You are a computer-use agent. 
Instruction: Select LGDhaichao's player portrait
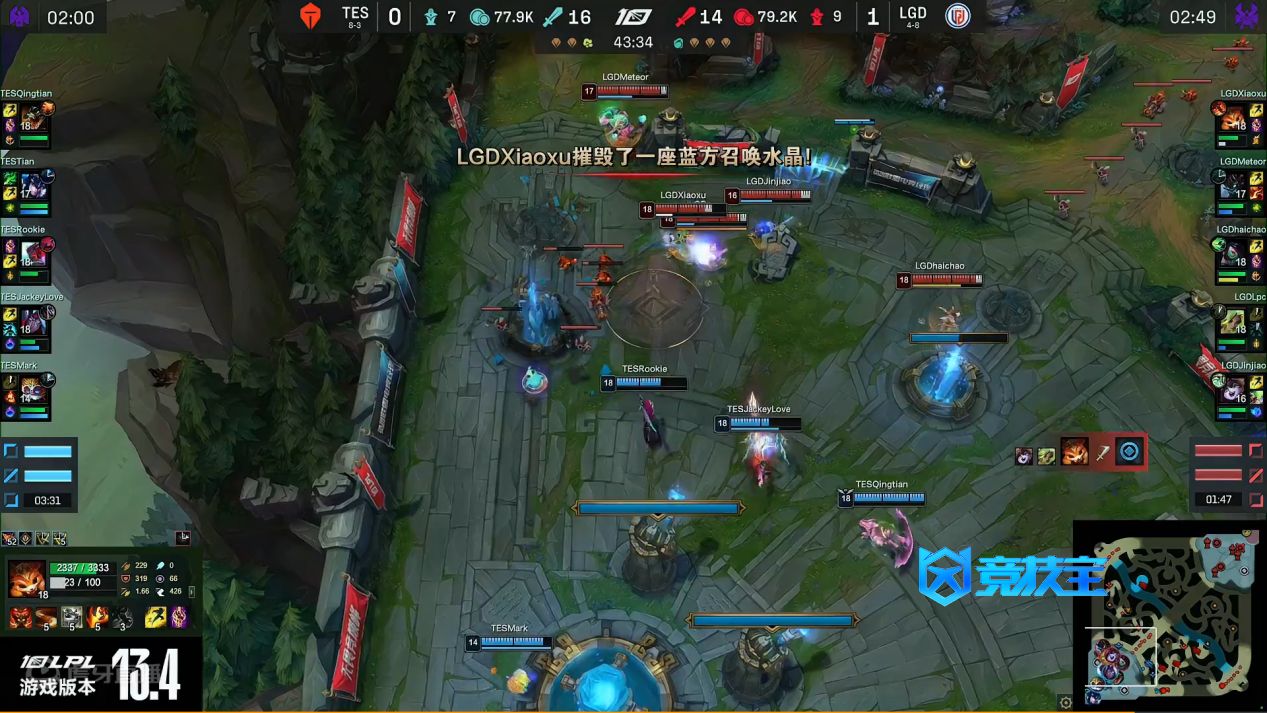[x=1232, y=254]
